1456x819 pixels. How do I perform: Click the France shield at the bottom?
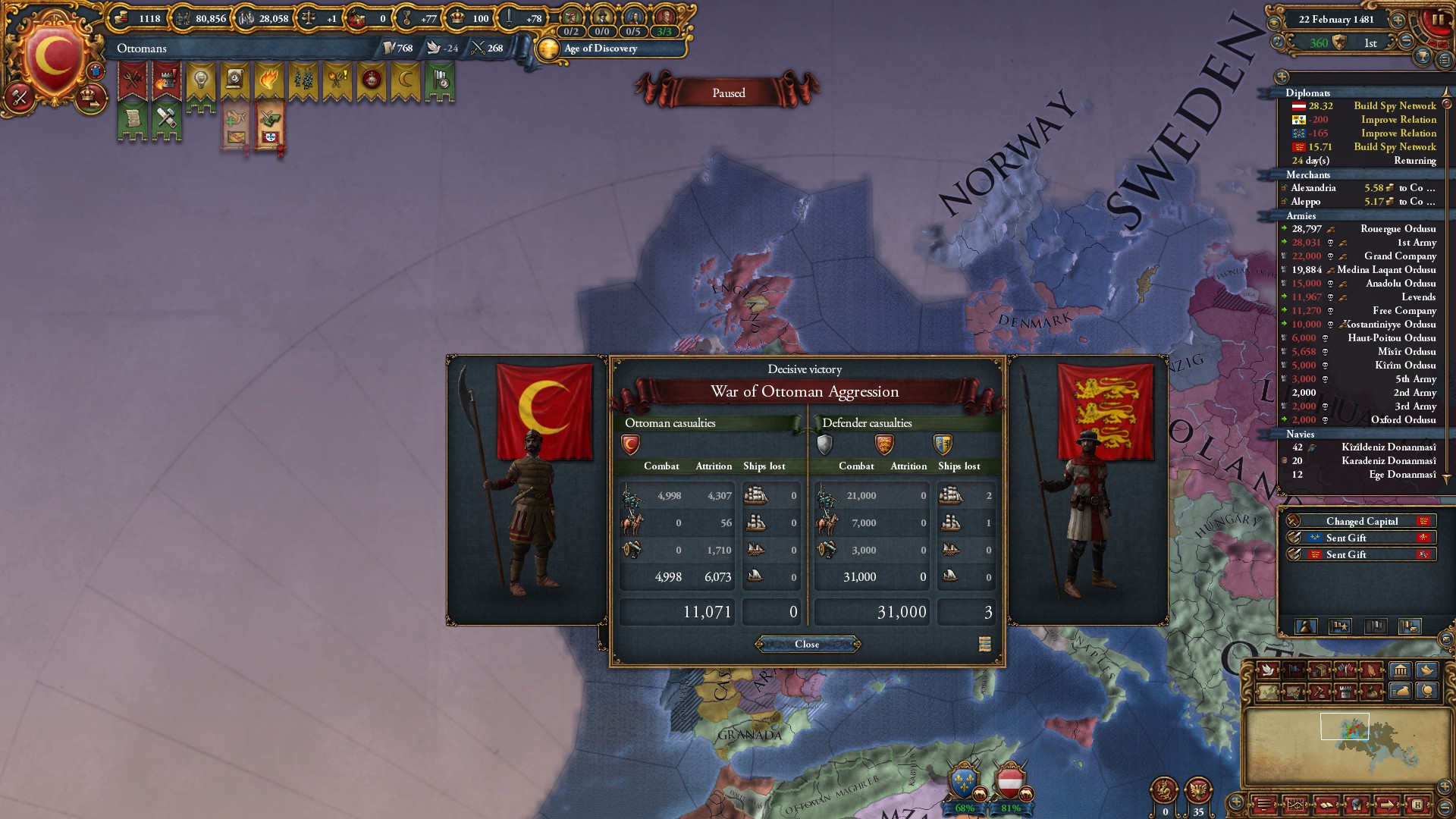click(x=964, y=783)
